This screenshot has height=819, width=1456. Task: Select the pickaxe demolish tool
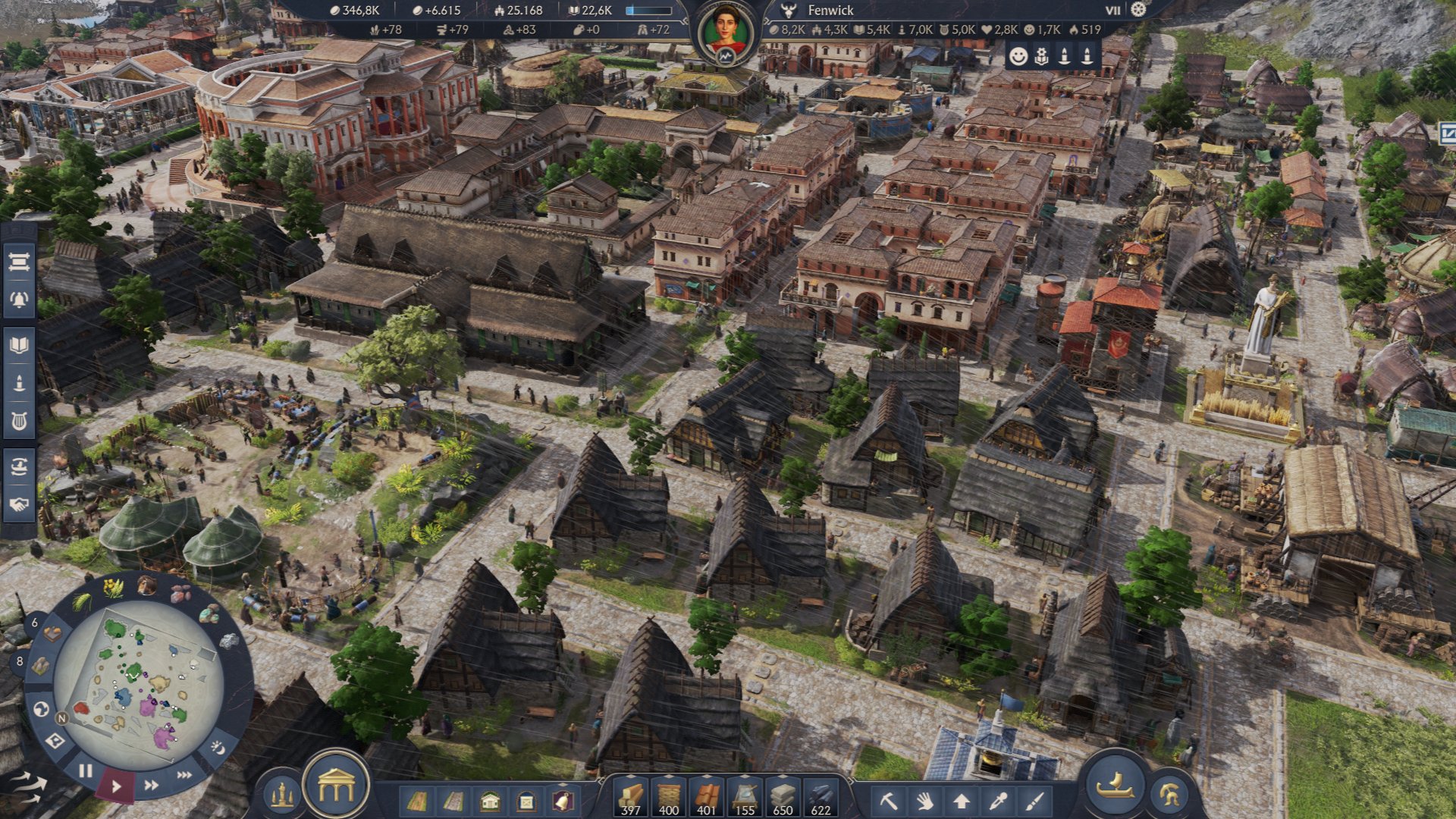[x=889, y=800]
